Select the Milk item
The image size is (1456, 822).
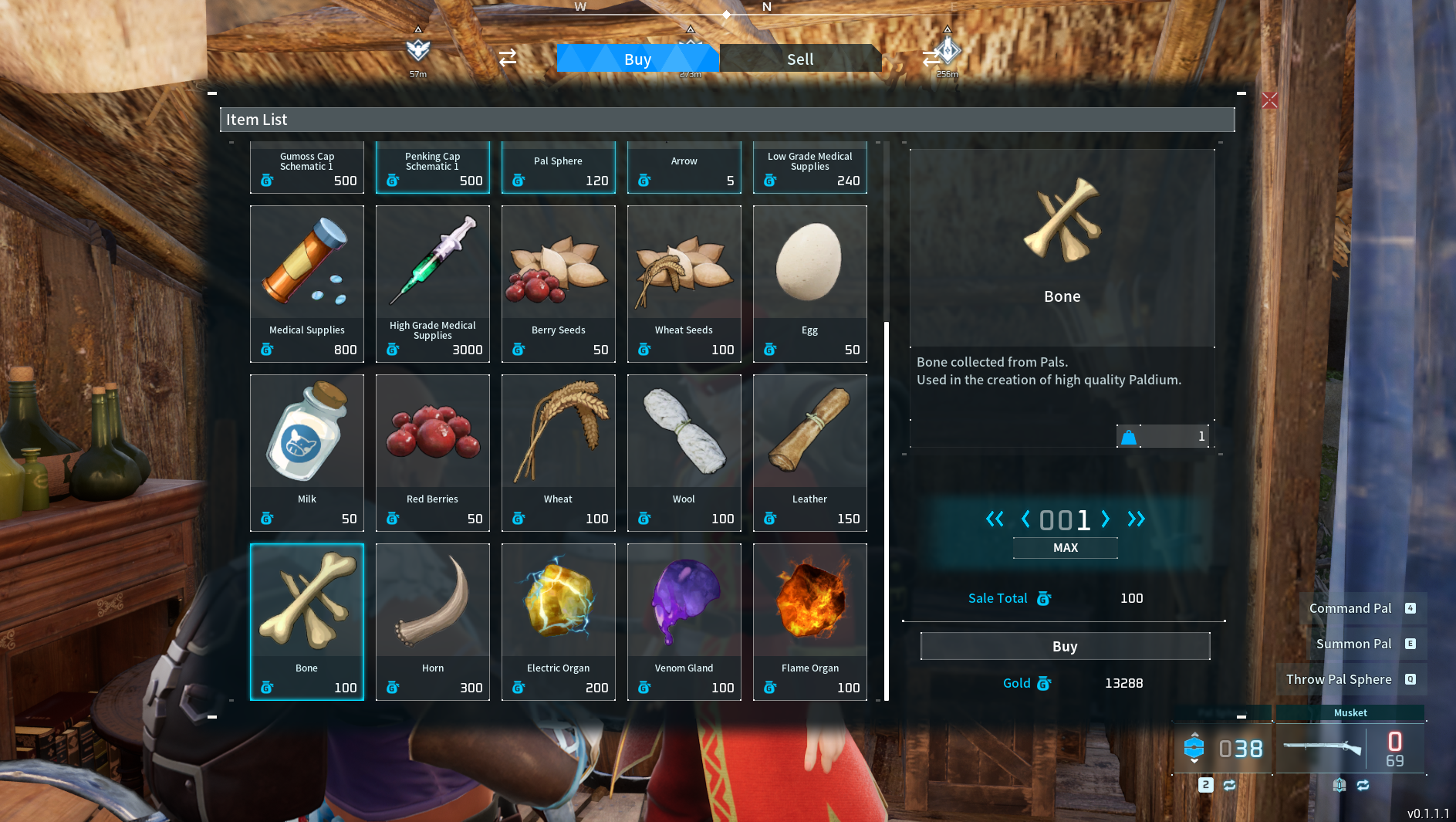[x=306, y=452]
